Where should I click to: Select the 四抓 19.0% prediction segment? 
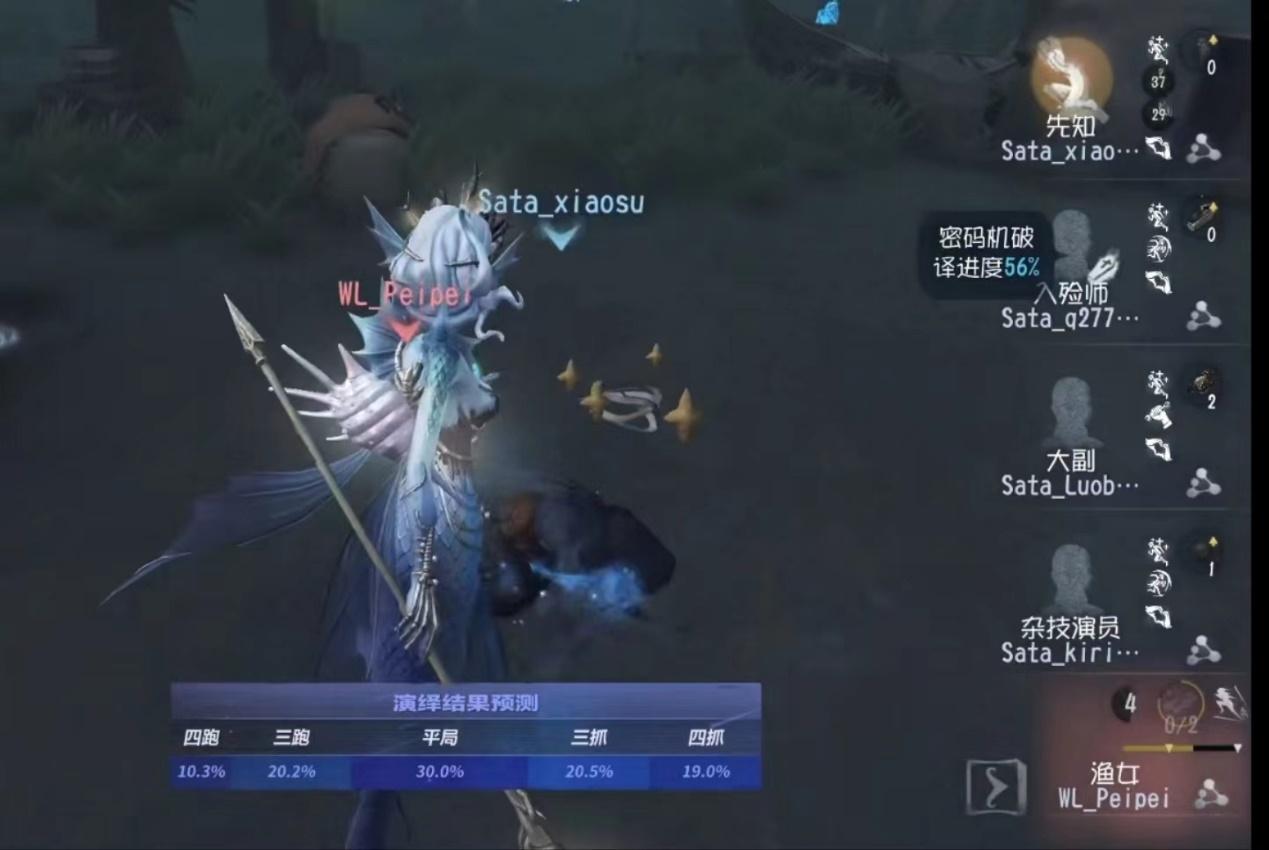(x=705, y=772)
